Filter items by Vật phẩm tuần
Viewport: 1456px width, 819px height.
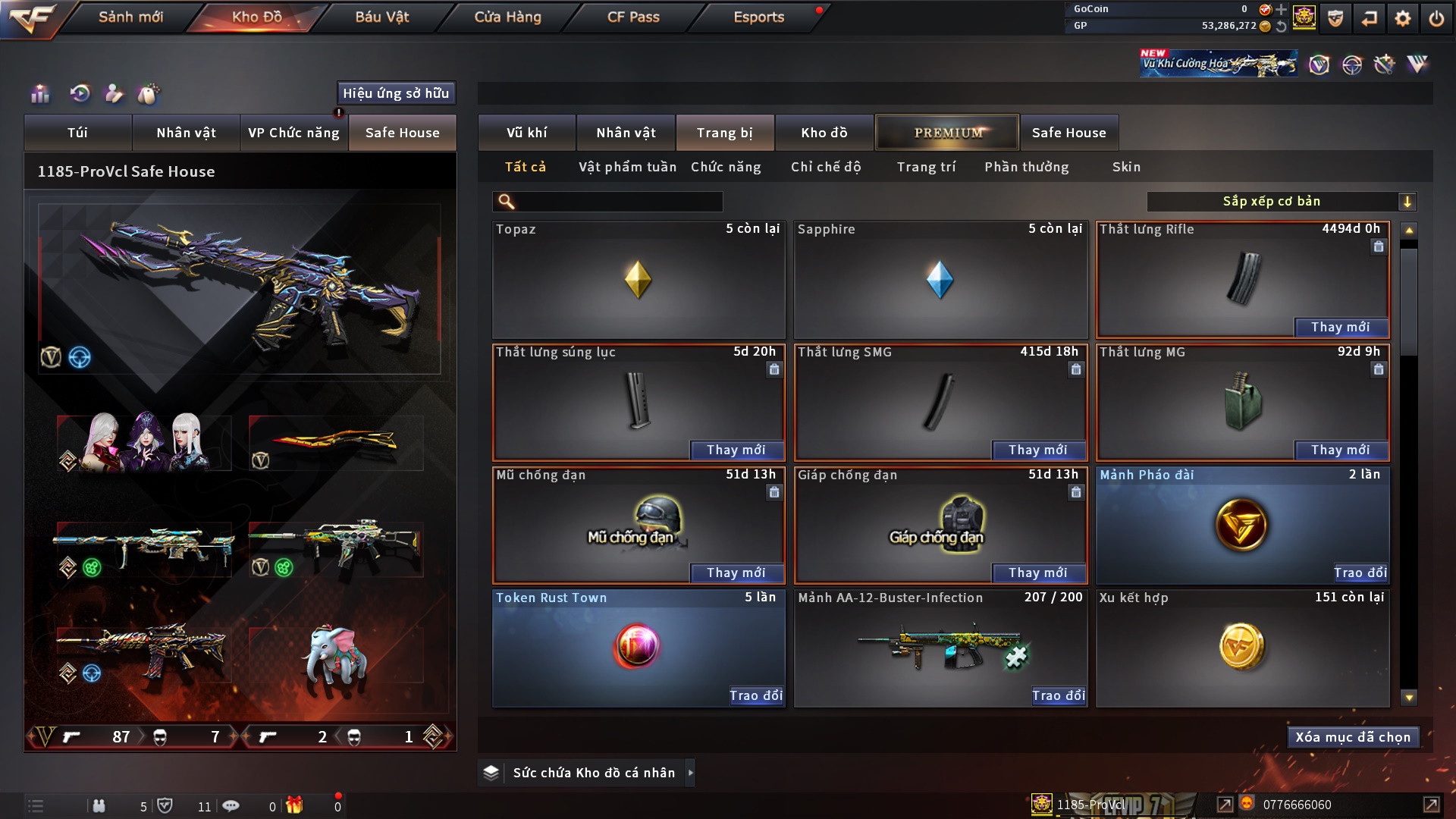tap(627, 167)
